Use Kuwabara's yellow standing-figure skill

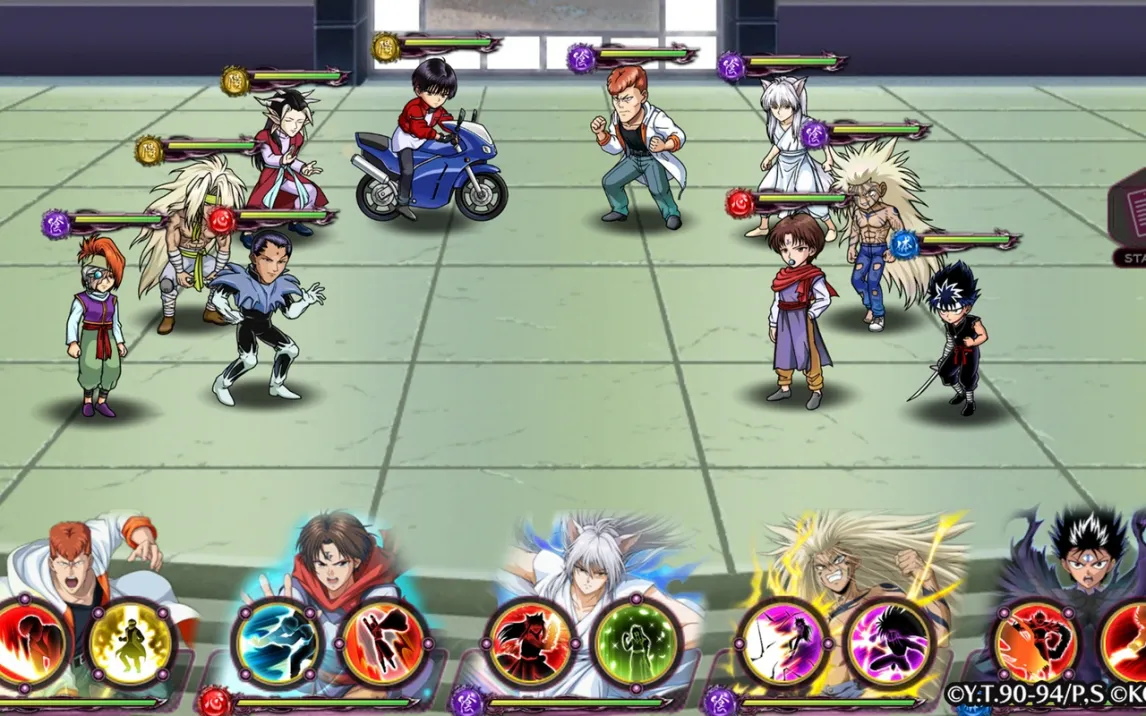coord(132,642)
